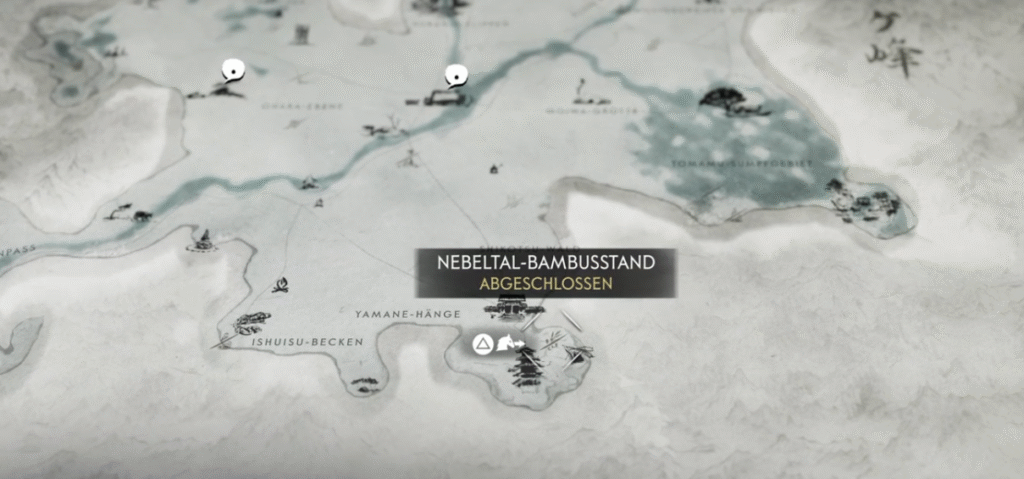The height and width of the screenshot is (479, 1024).
Task: Click the Nebeltal-Bambusstand location tooltip
Action: click(x=546, y=273)
